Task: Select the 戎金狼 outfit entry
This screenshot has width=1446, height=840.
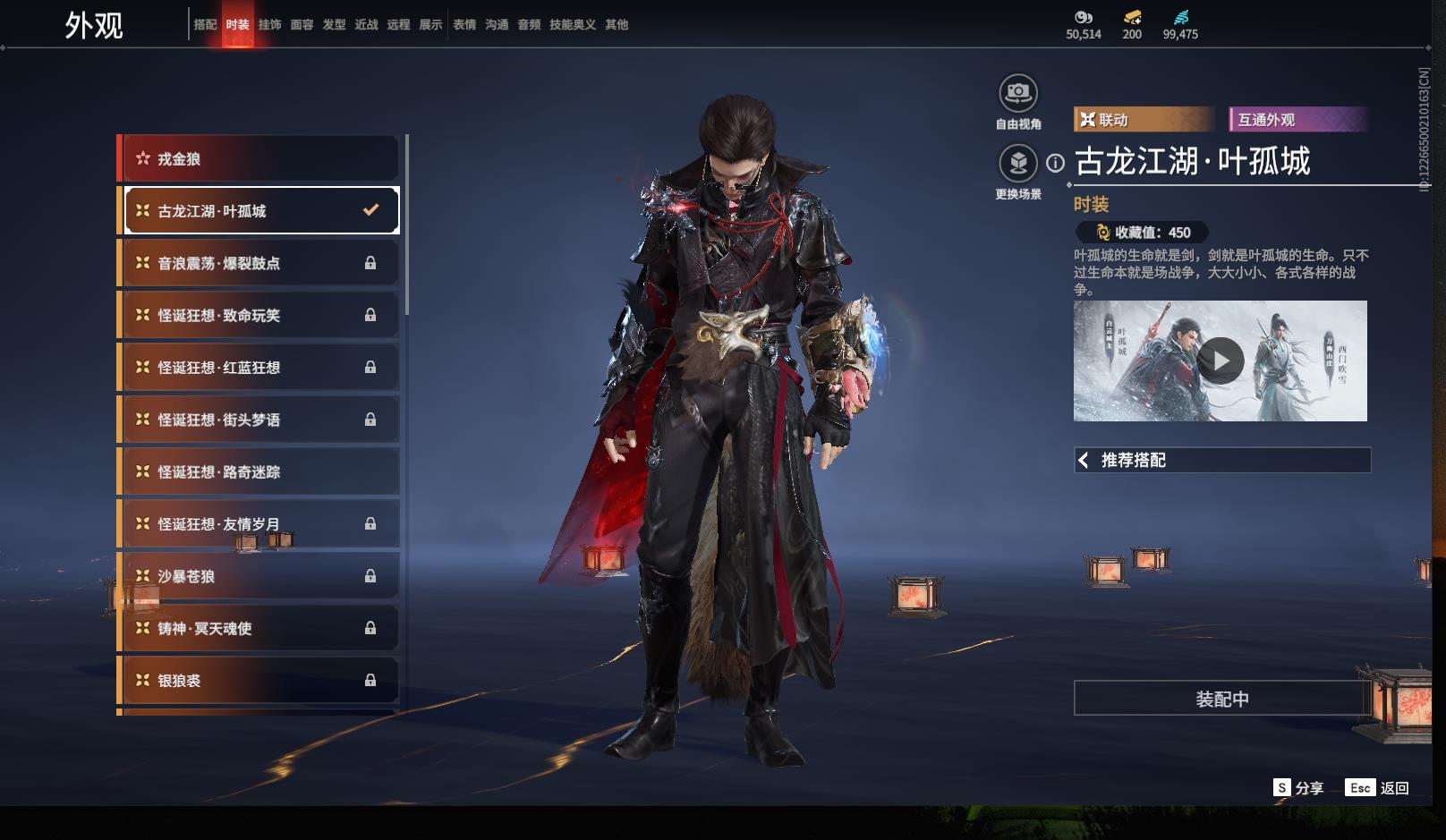Action: coord(259,159)
